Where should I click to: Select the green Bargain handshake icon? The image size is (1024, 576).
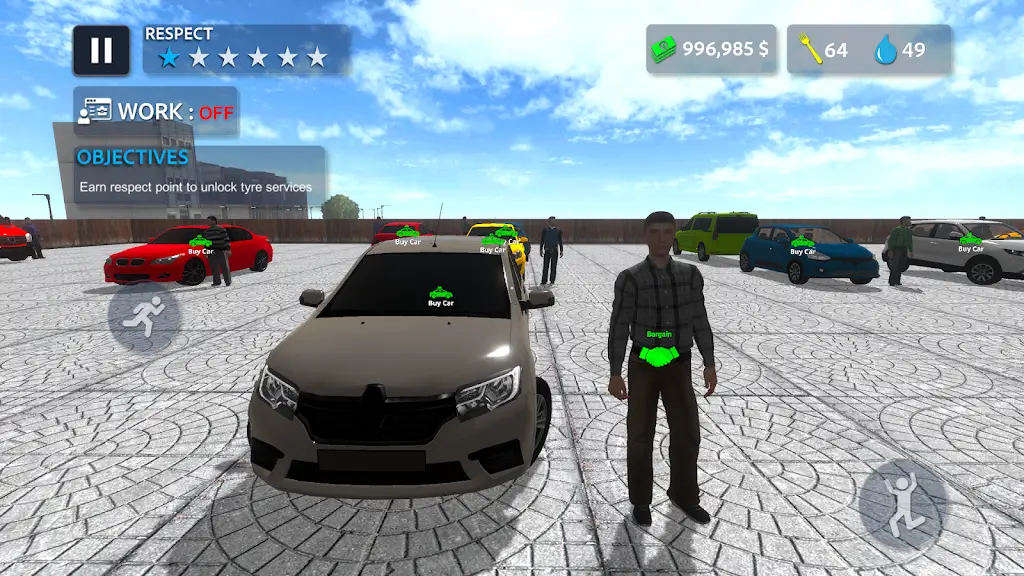[x=658, y=352]
